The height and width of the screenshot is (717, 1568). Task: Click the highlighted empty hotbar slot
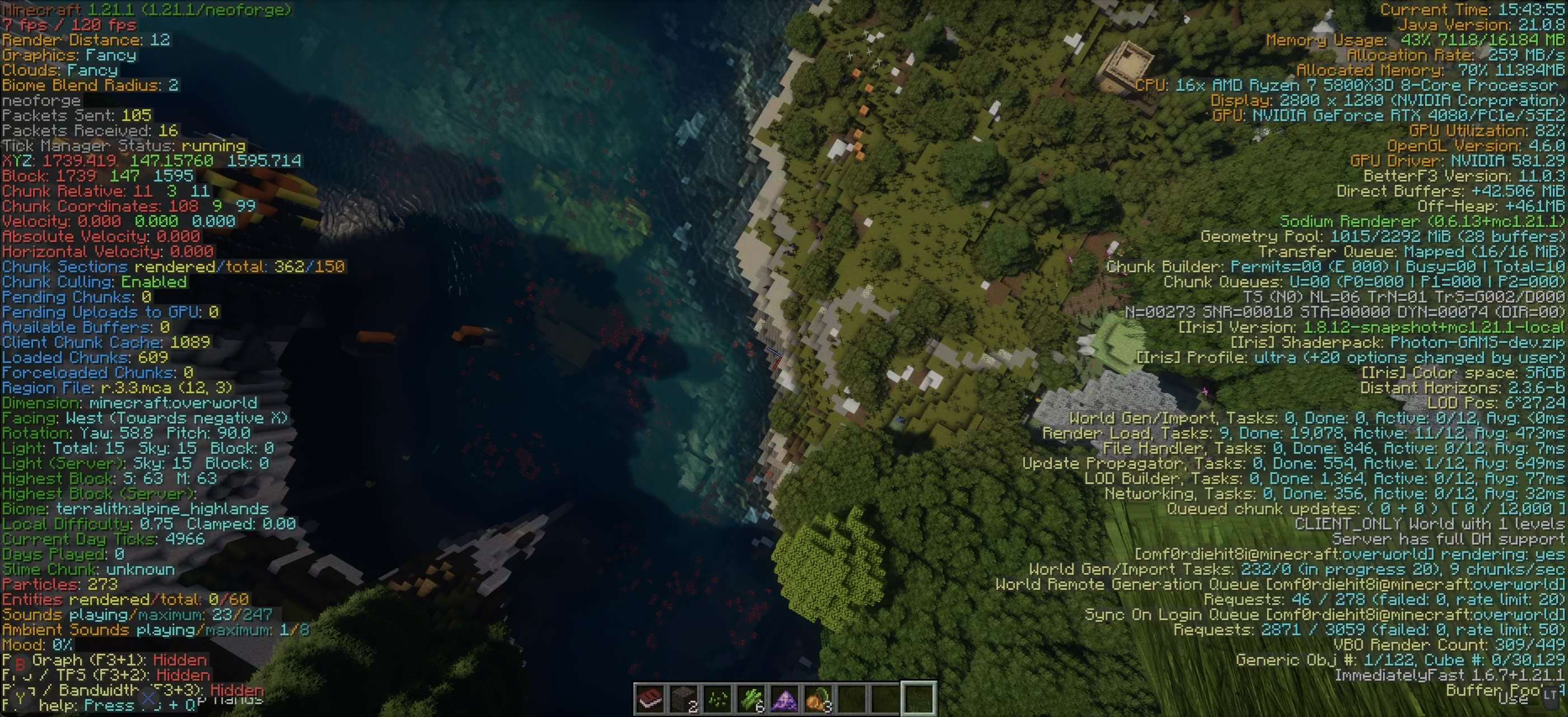pyautogui.click(x=918, y=699)
